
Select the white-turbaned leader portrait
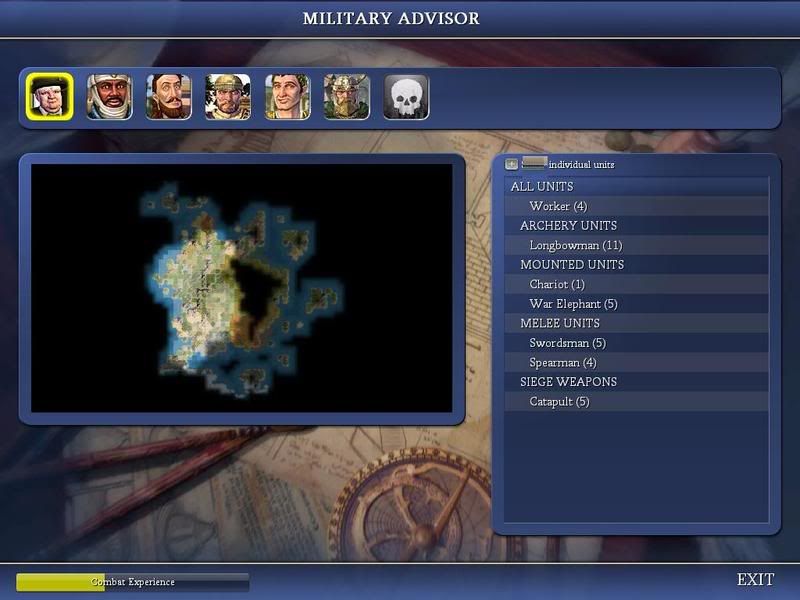coord(109,98)
